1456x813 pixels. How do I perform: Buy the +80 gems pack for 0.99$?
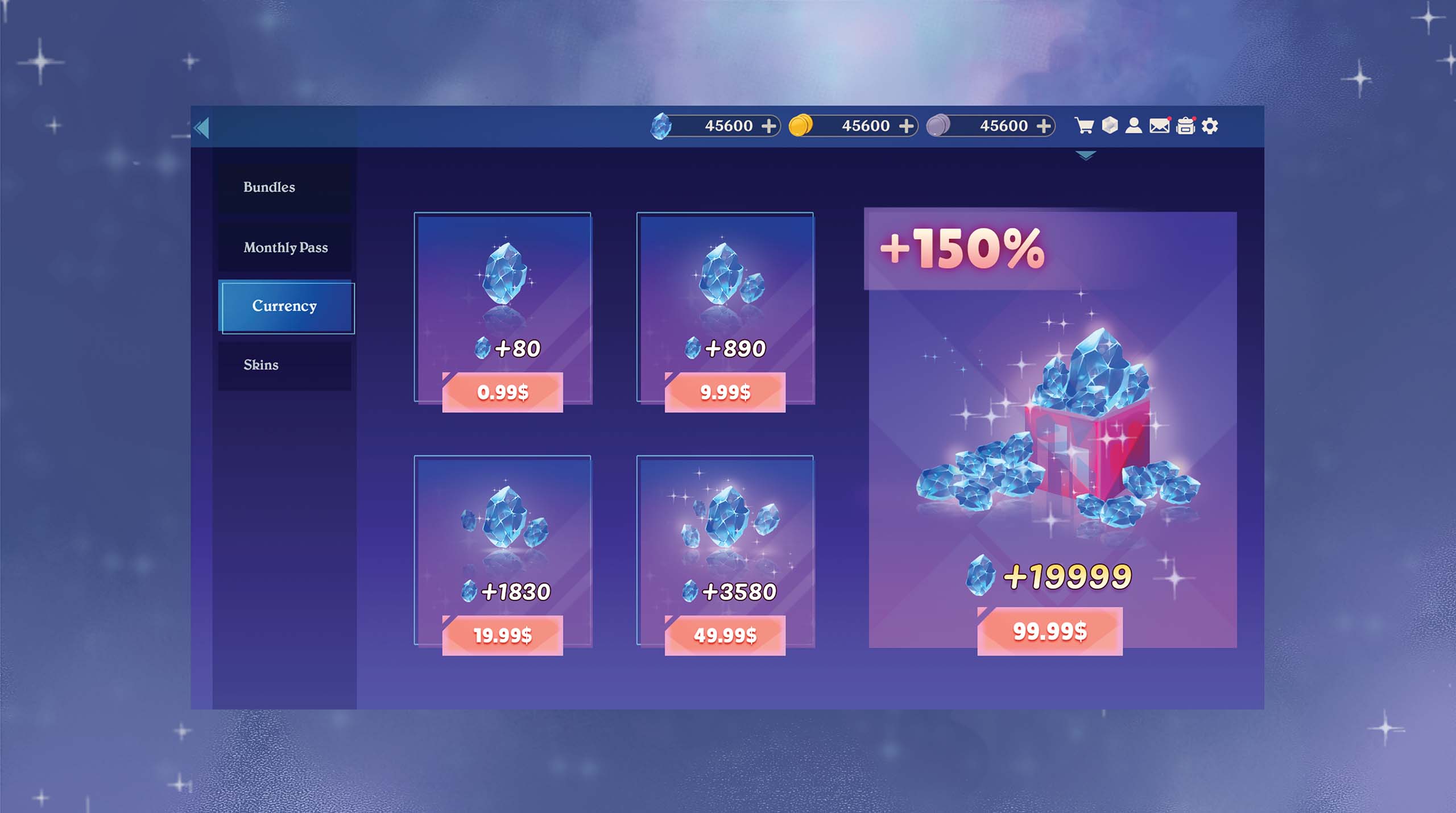(x=502, y=392)
